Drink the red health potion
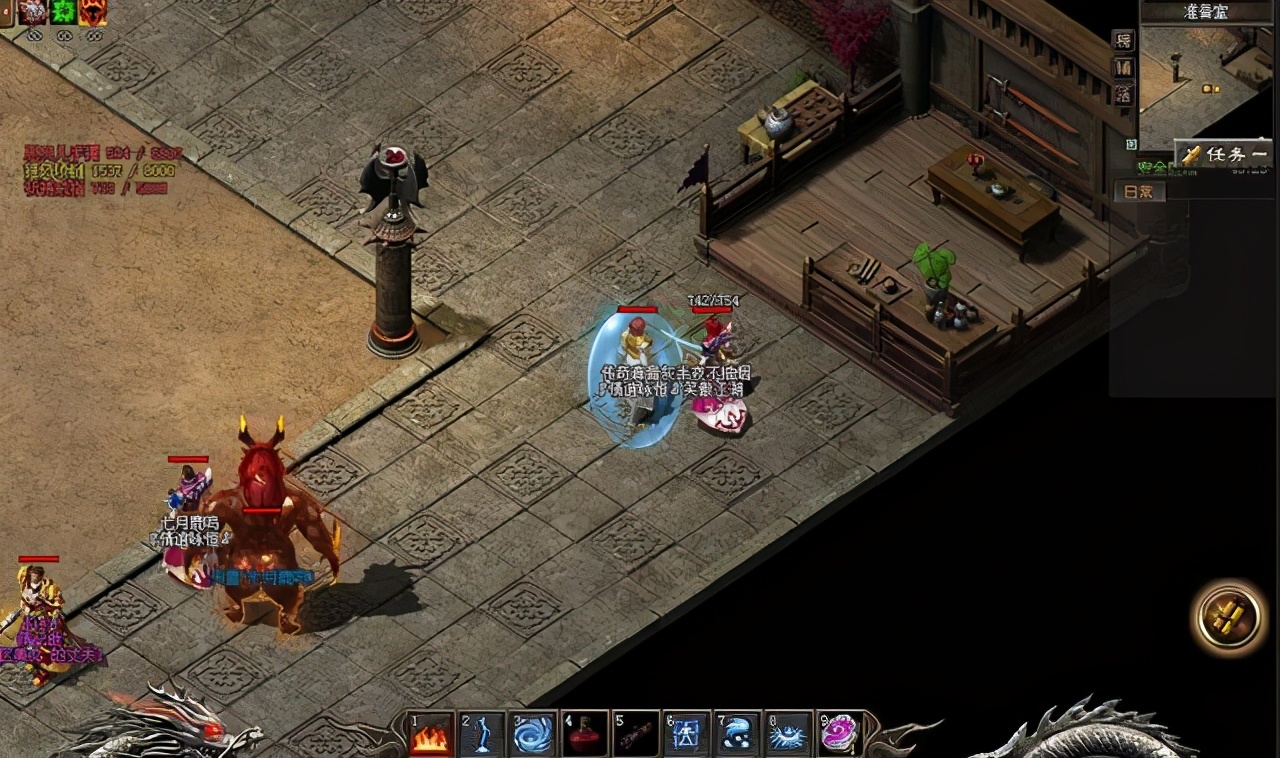The height and width of the screenshot is (758, 1280). click(585, 735)
